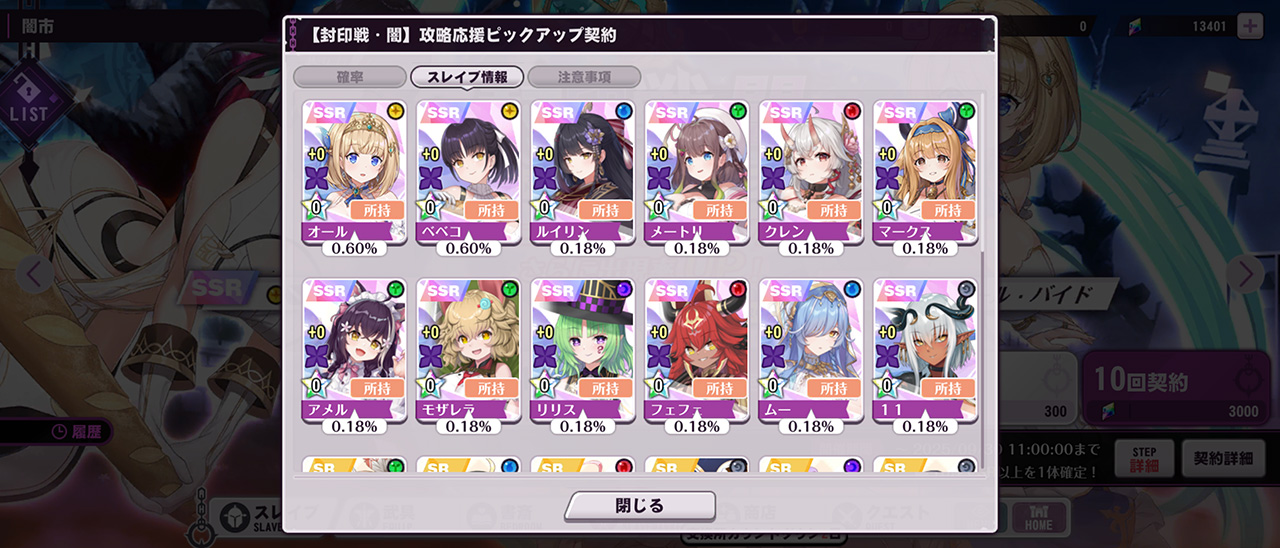Open the クレン character card

coord(810,171)
